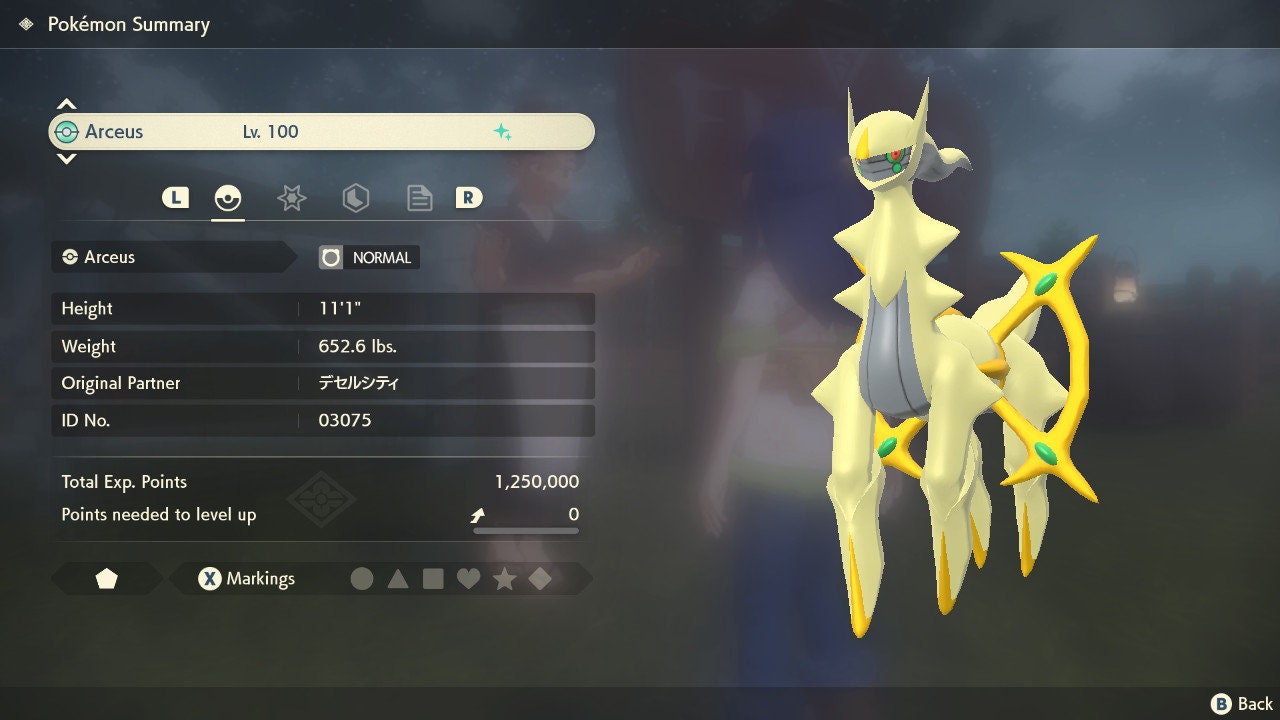
Task: Toggle the star marking
Action: click(x=504, y=579)
